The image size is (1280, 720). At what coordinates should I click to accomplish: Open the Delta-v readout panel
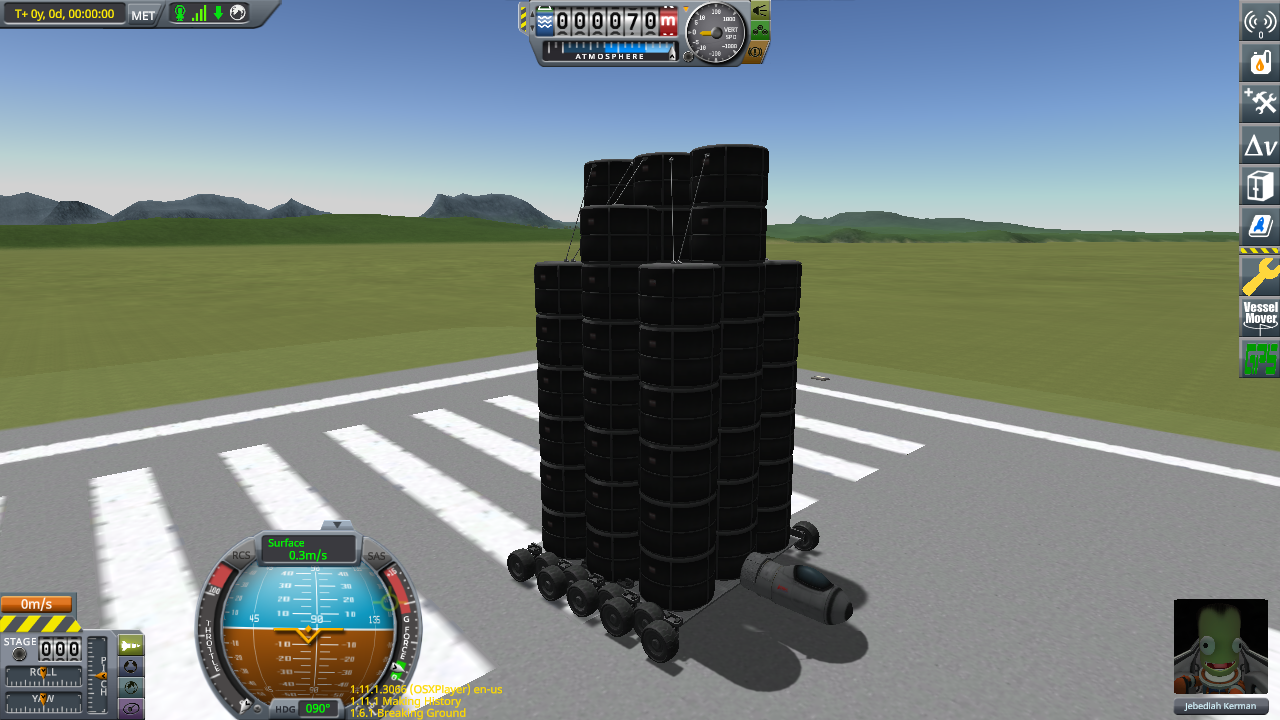tap(1261, 145)
